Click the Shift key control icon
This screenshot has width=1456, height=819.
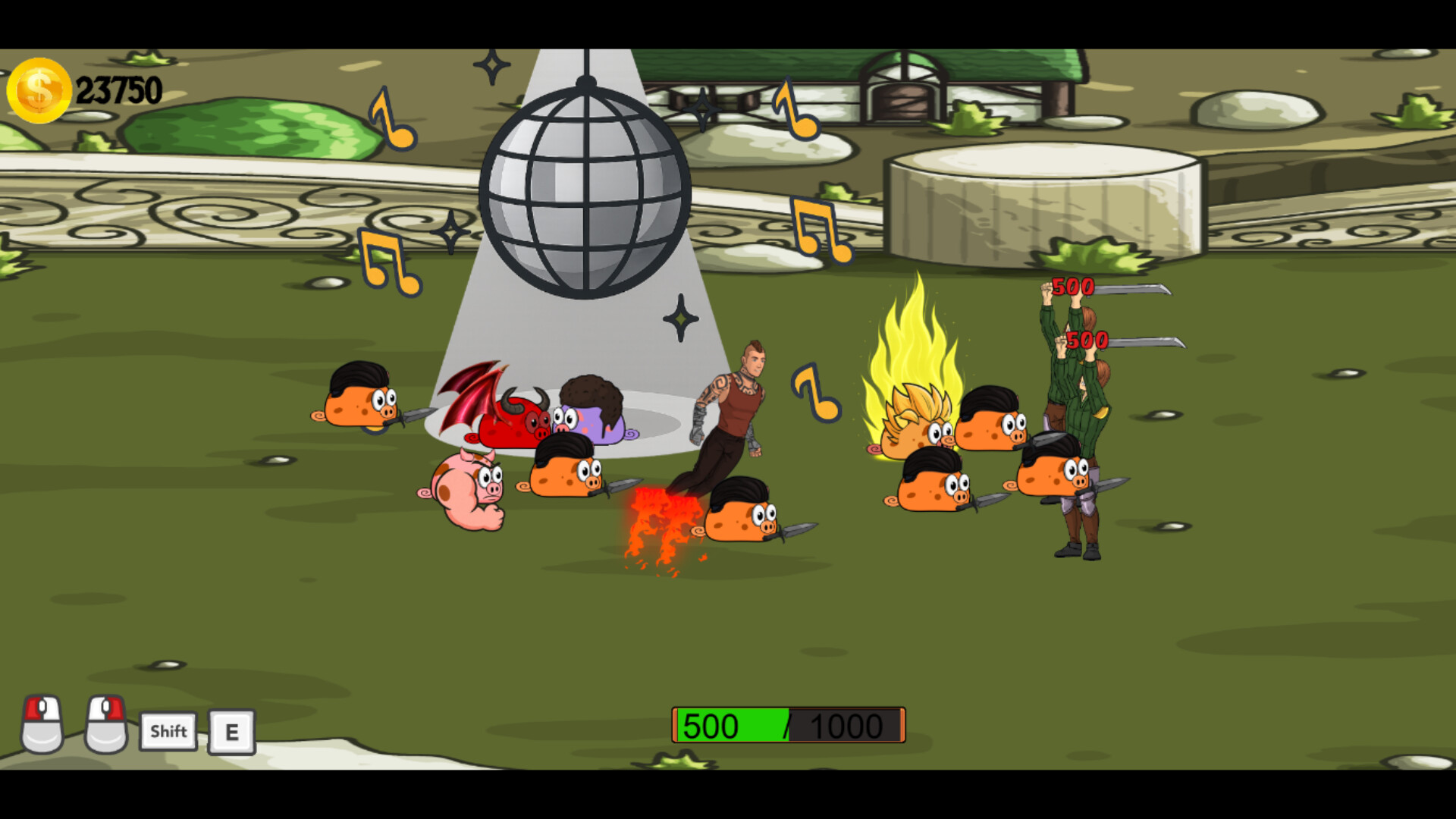click(168, 731)
